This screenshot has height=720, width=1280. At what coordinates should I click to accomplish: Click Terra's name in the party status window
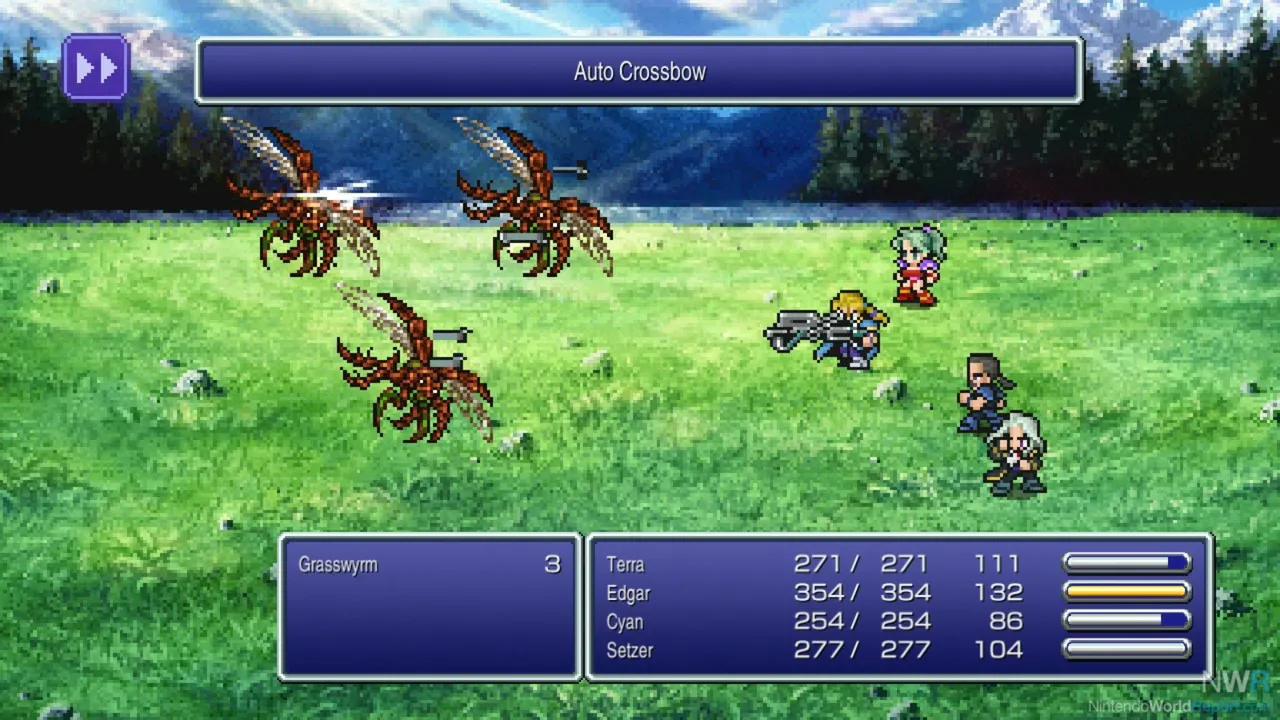click(625, 564)
